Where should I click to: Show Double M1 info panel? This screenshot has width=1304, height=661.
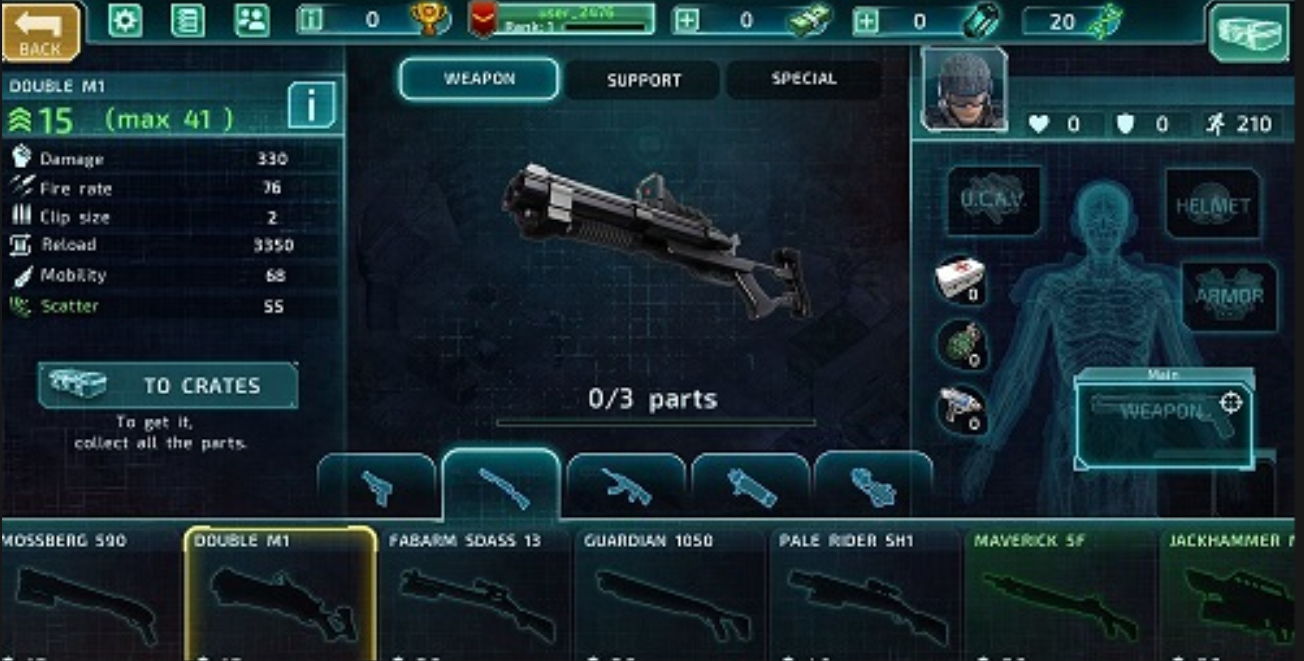pyautogui.click(x=310, y=105)
